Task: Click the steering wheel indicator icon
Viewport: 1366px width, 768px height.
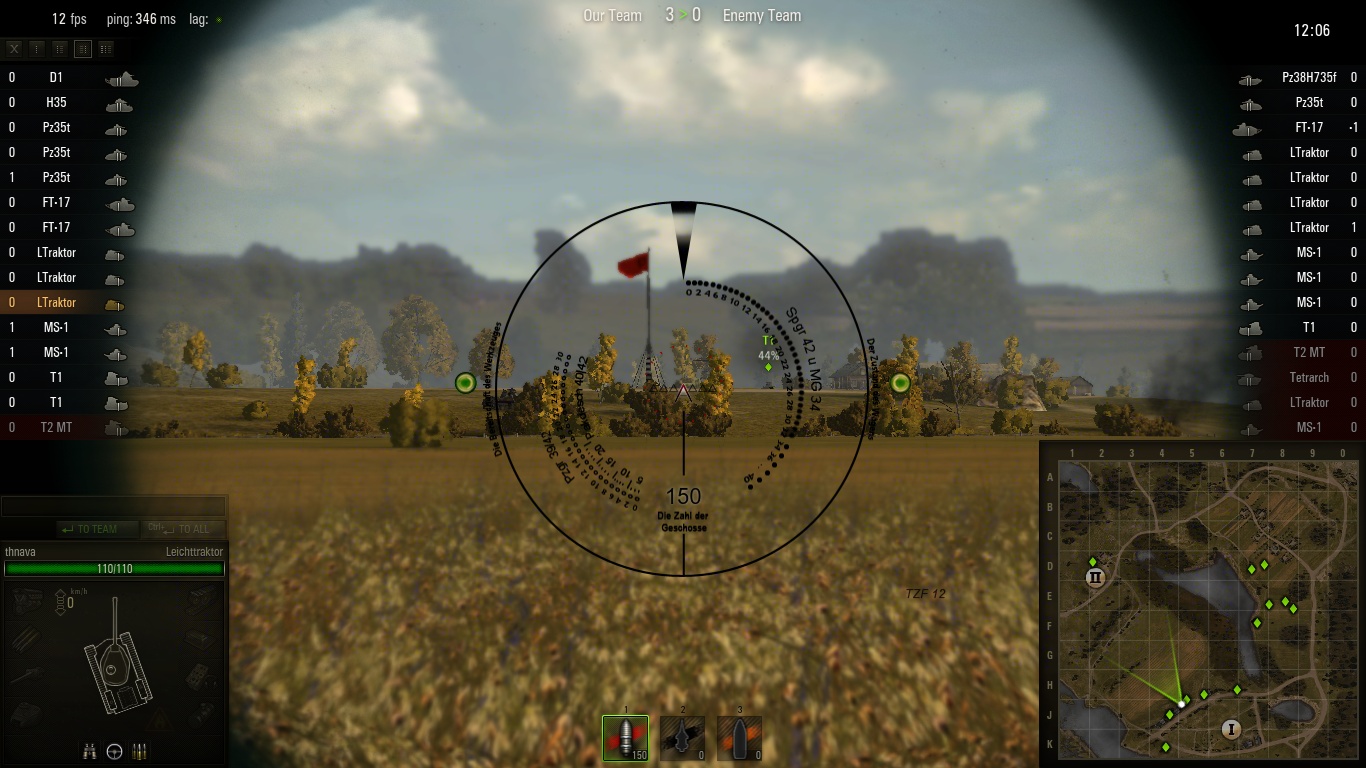Action: [114, 750]
